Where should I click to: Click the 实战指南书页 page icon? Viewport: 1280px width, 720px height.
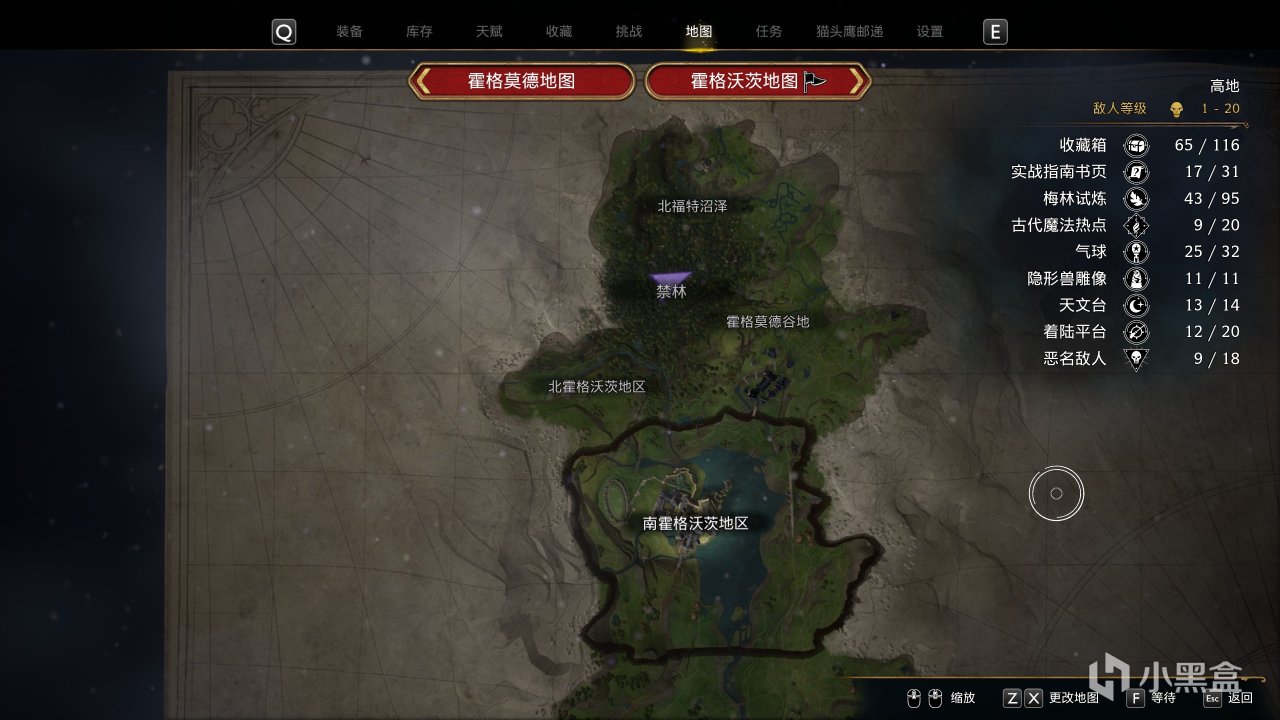(1136, 171)
